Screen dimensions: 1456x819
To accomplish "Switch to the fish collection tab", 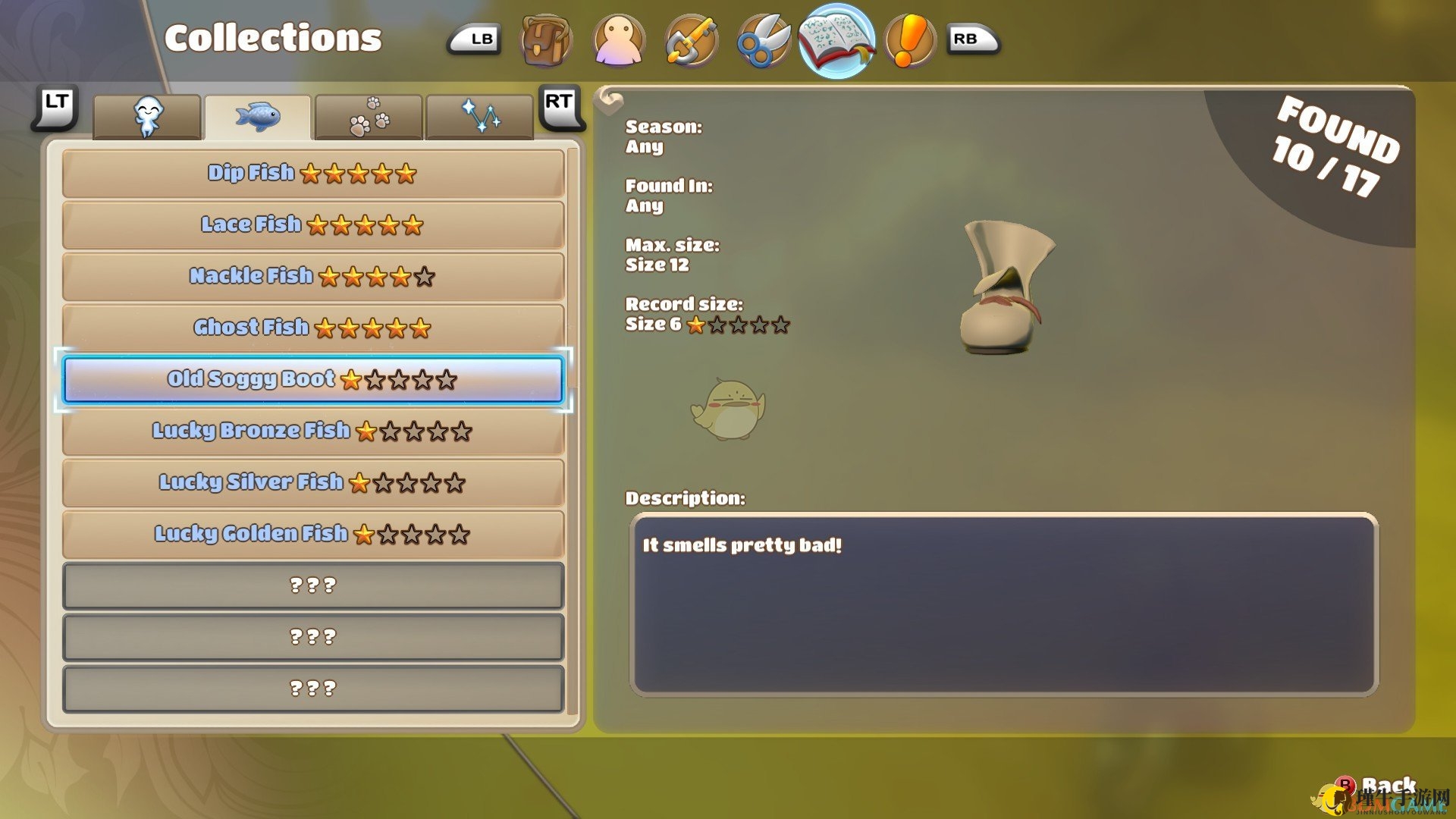I will pos(258,118).
